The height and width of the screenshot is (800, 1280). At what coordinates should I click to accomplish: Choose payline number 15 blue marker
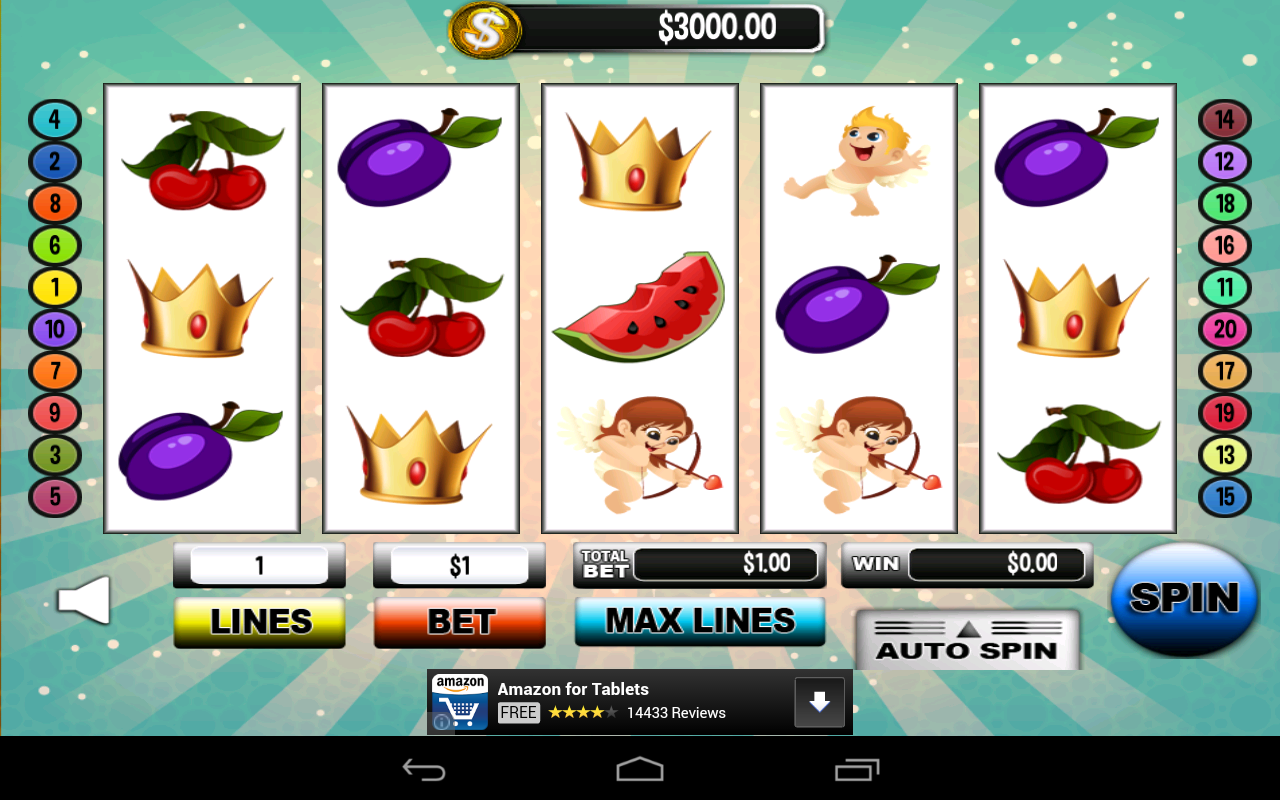tap(1225, 496)
